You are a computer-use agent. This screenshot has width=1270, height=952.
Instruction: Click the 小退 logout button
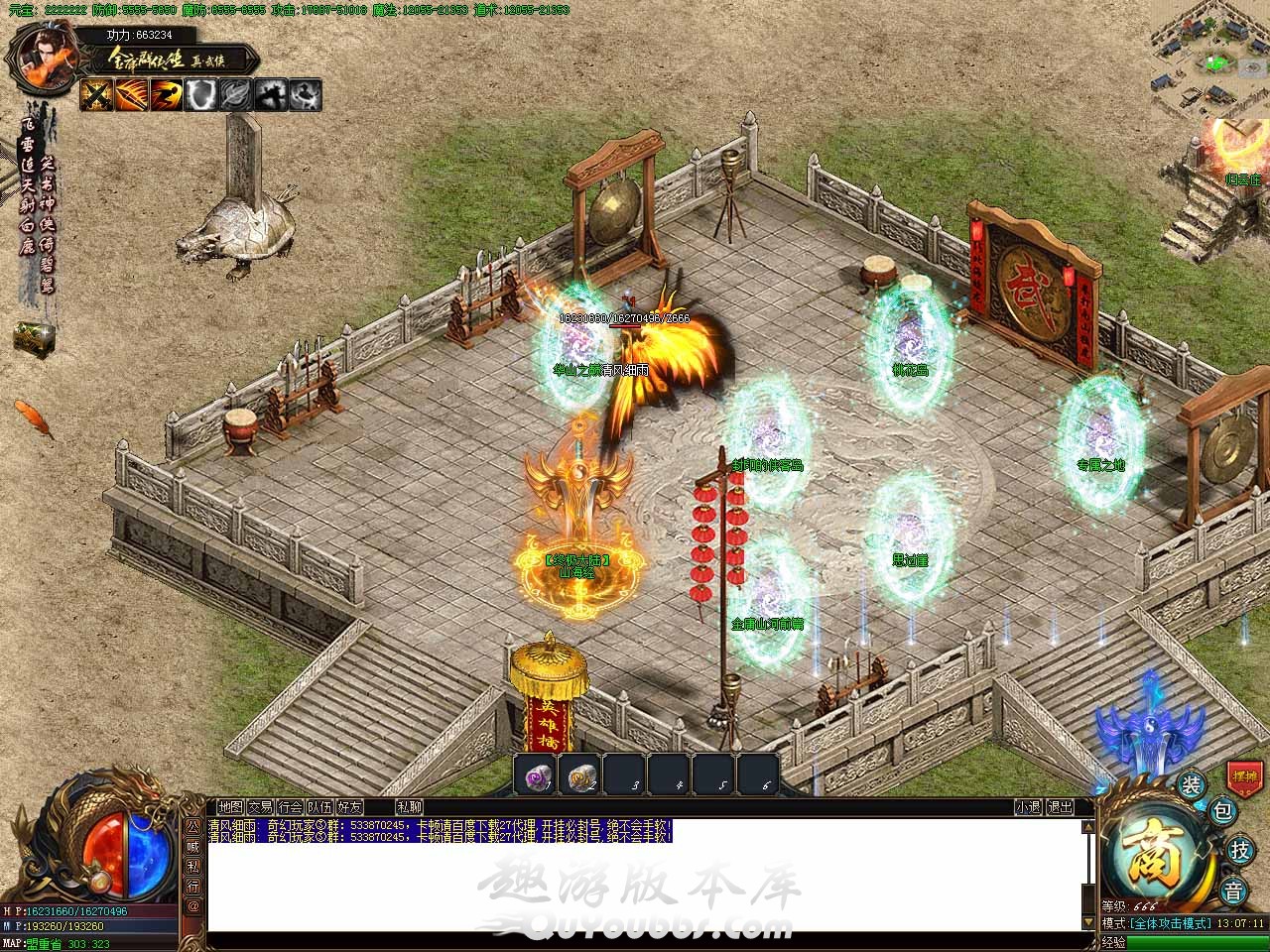[1028, 807]
